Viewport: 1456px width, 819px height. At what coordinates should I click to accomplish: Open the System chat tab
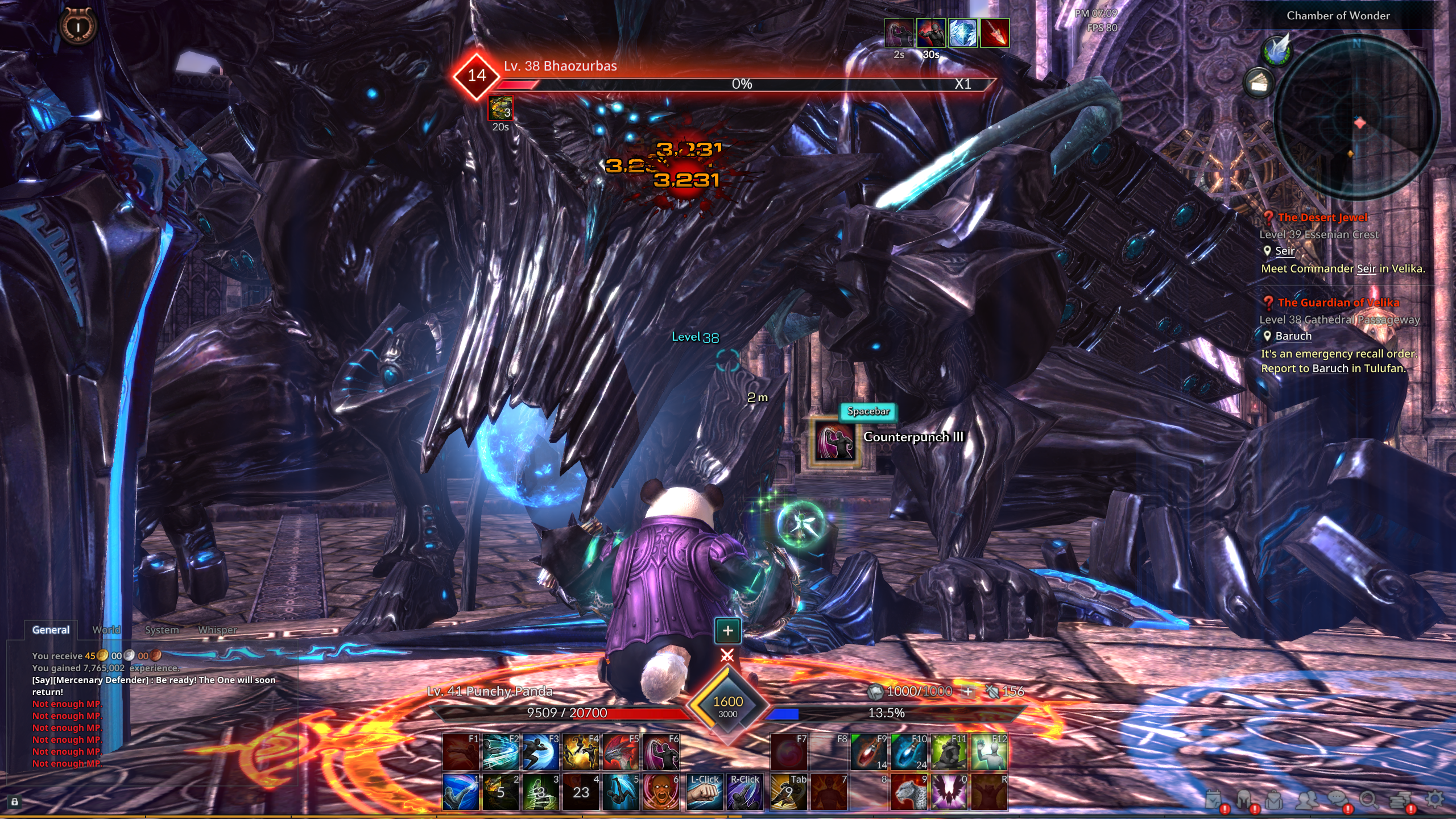162,630
